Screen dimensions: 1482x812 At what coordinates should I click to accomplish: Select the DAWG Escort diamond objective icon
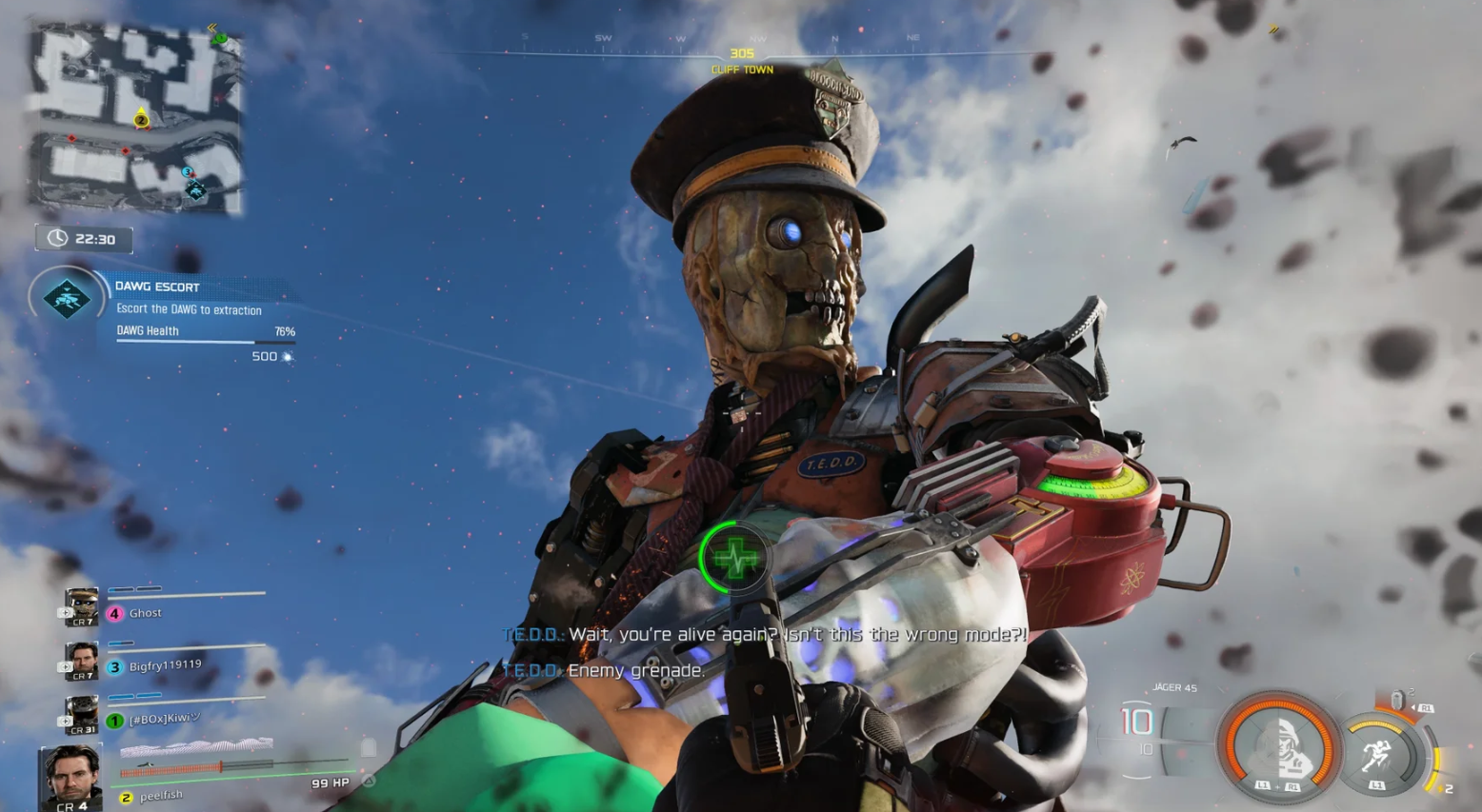(67, 299)
